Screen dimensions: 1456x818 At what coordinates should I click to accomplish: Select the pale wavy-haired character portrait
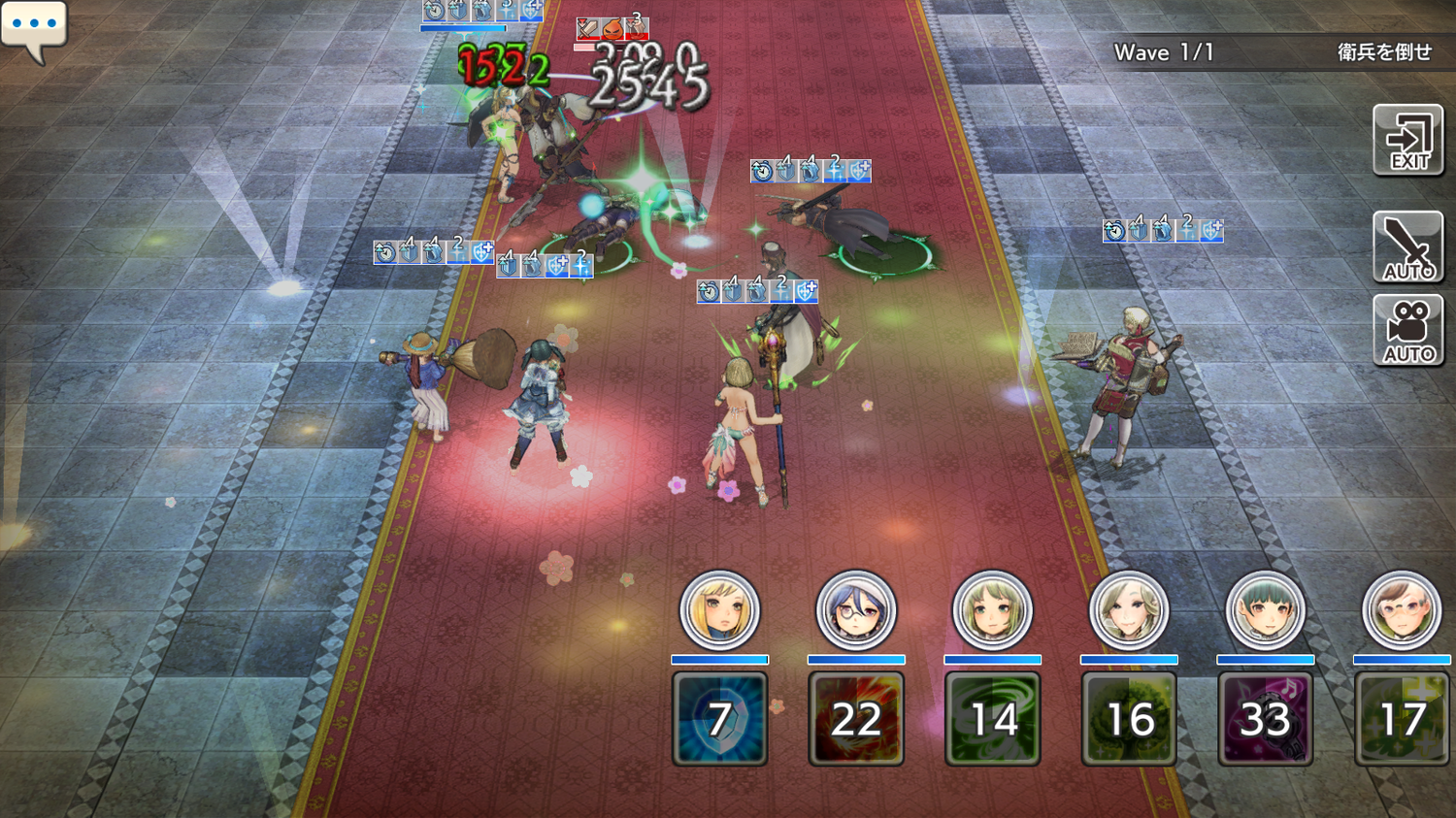(x=1129, y=610)
